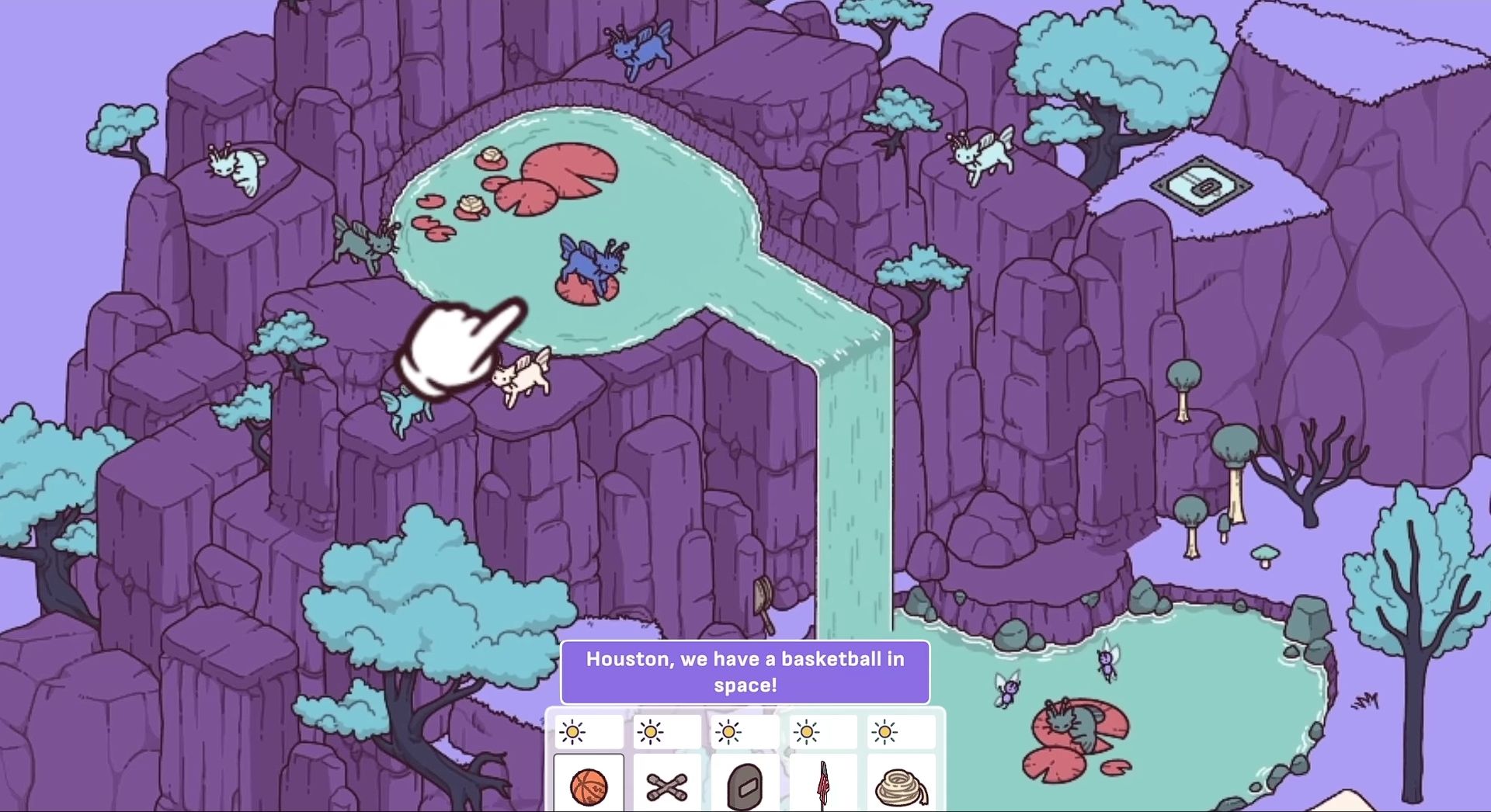Image resolution: width=1491 pixels, height=812 pixels.
Task: Select the coiled rope item slot
Action: coord(901,785)
